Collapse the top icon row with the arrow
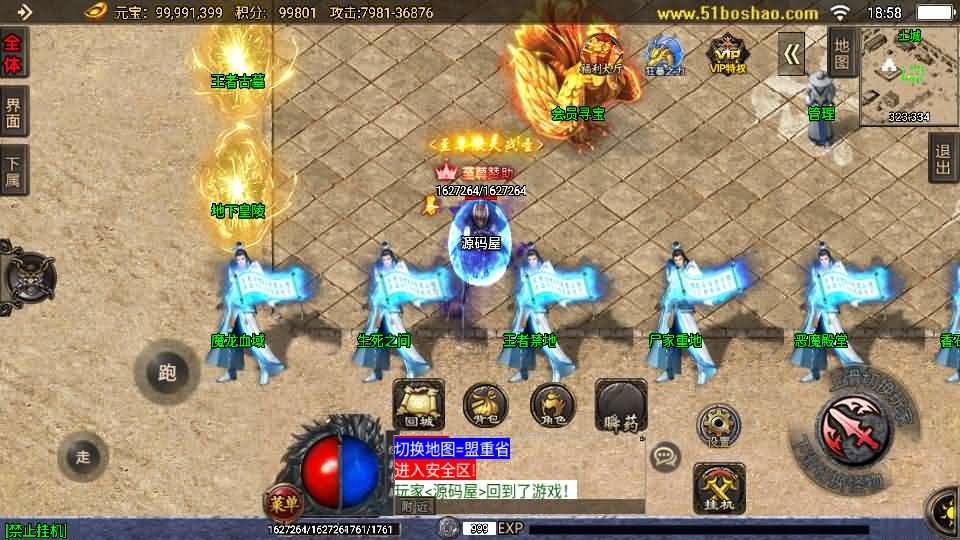This screenshot has height=540, width=960. 792,54
